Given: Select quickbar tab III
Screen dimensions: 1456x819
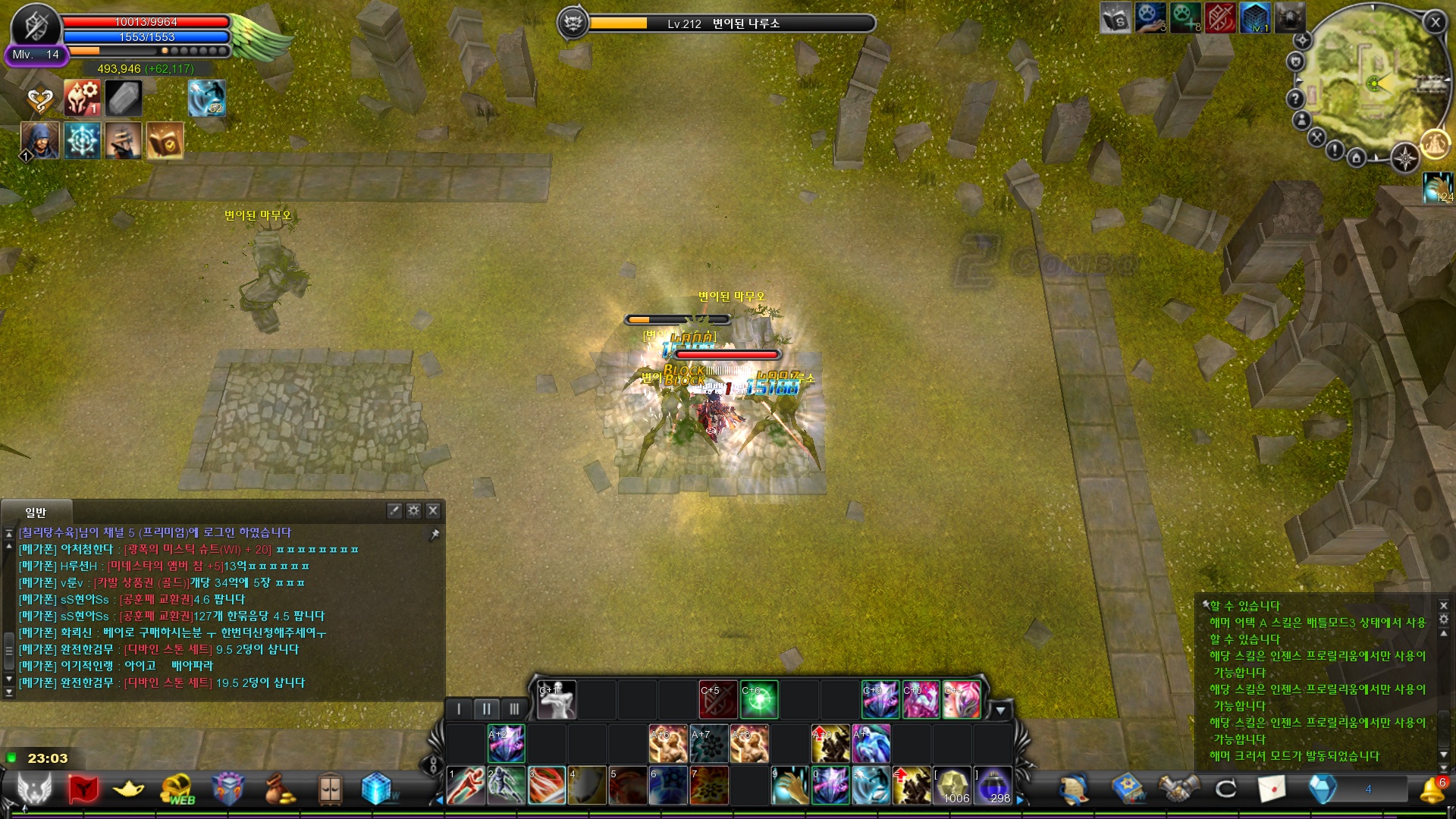Looking at the screenshot, I should point(516,708).
